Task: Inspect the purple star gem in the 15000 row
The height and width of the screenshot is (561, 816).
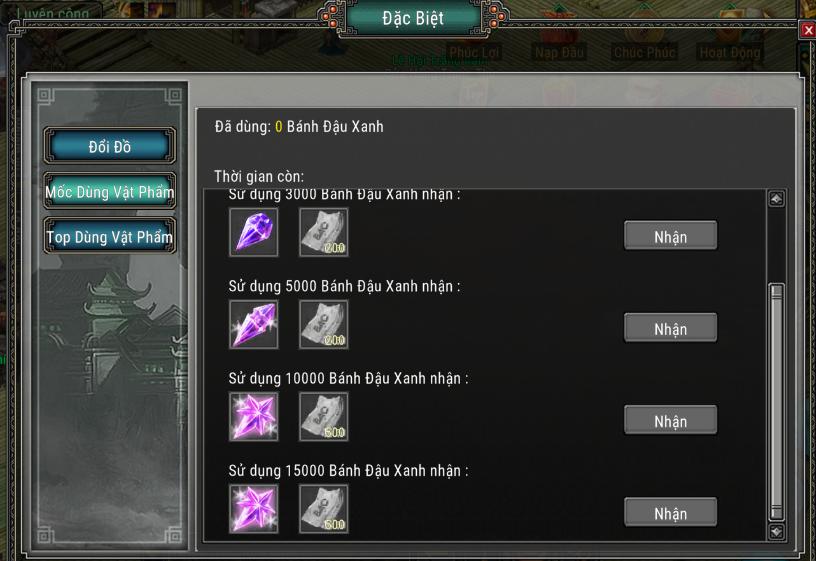Action: pyautogui.click(x=253, y=509)
